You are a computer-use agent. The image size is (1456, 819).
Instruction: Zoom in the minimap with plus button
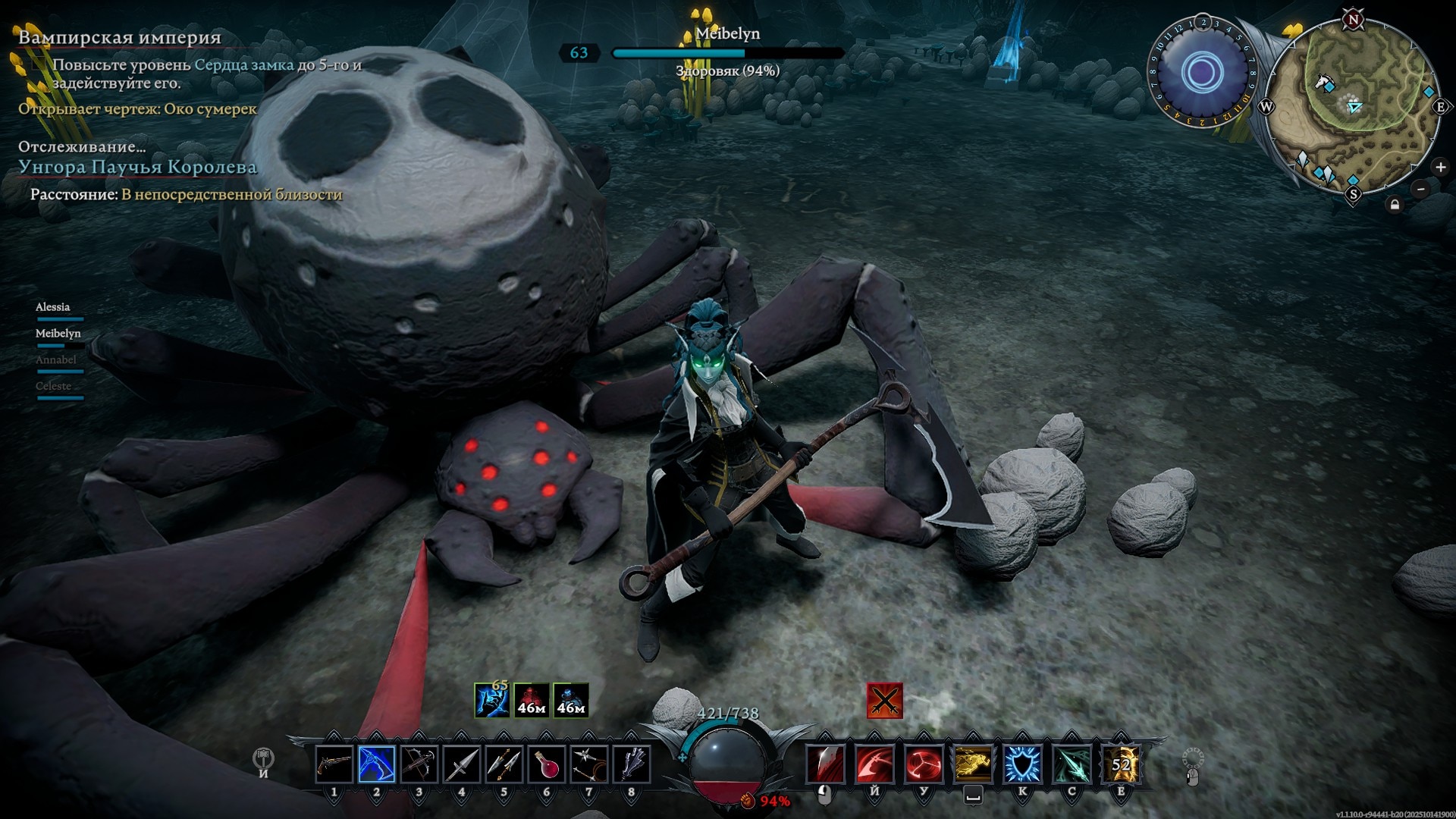pos(1440,167)
